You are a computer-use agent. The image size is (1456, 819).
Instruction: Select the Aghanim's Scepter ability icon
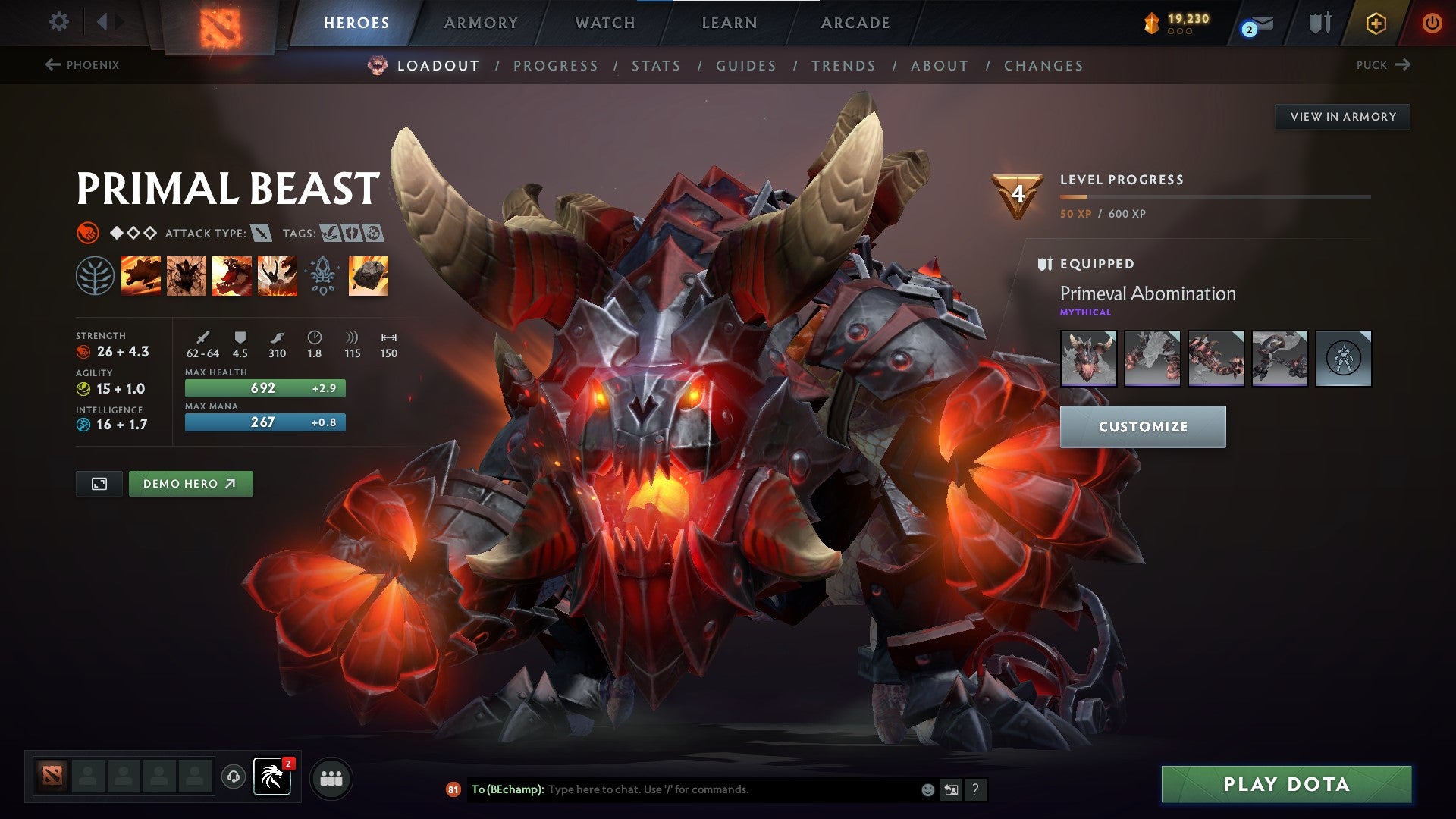tap(323, 276)
